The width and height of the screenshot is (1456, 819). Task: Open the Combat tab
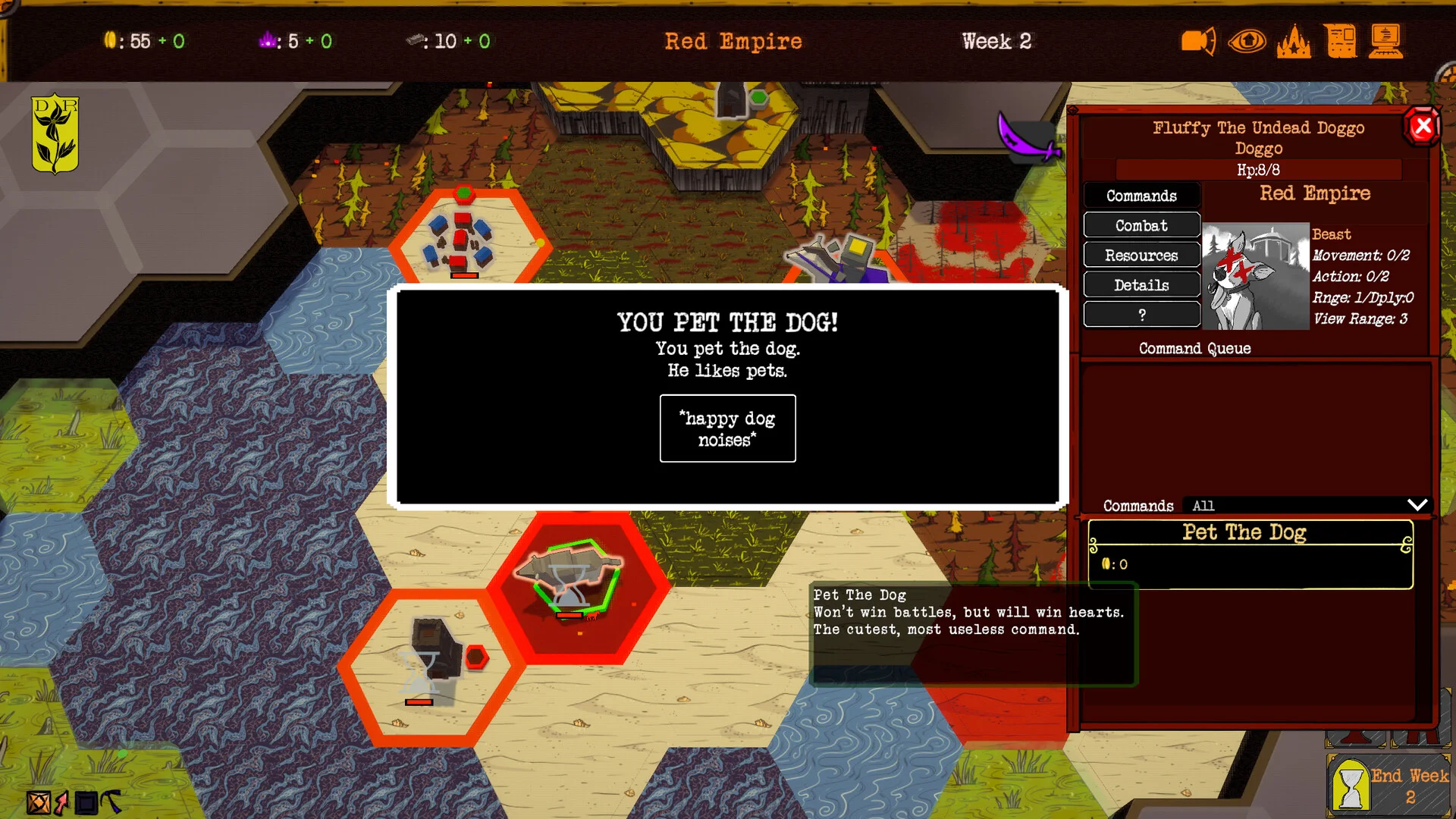click(1141, 225)
